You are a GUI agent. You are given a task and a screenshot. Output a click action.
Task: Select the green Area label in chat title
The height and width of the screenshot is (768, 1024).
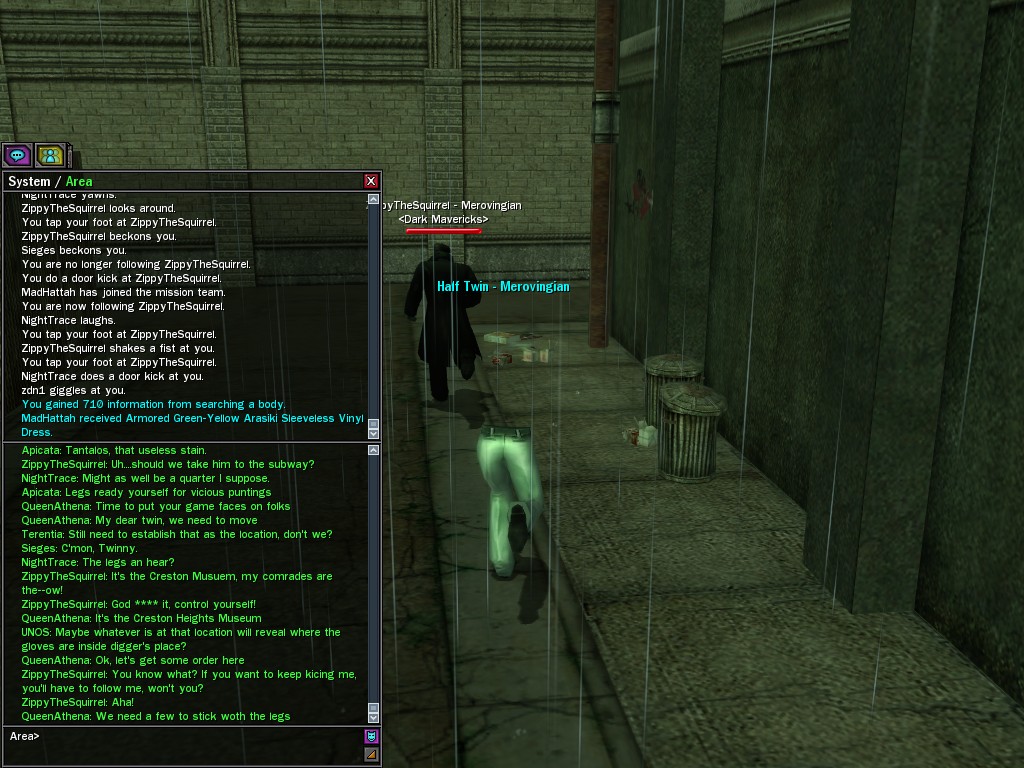[79, 182]
